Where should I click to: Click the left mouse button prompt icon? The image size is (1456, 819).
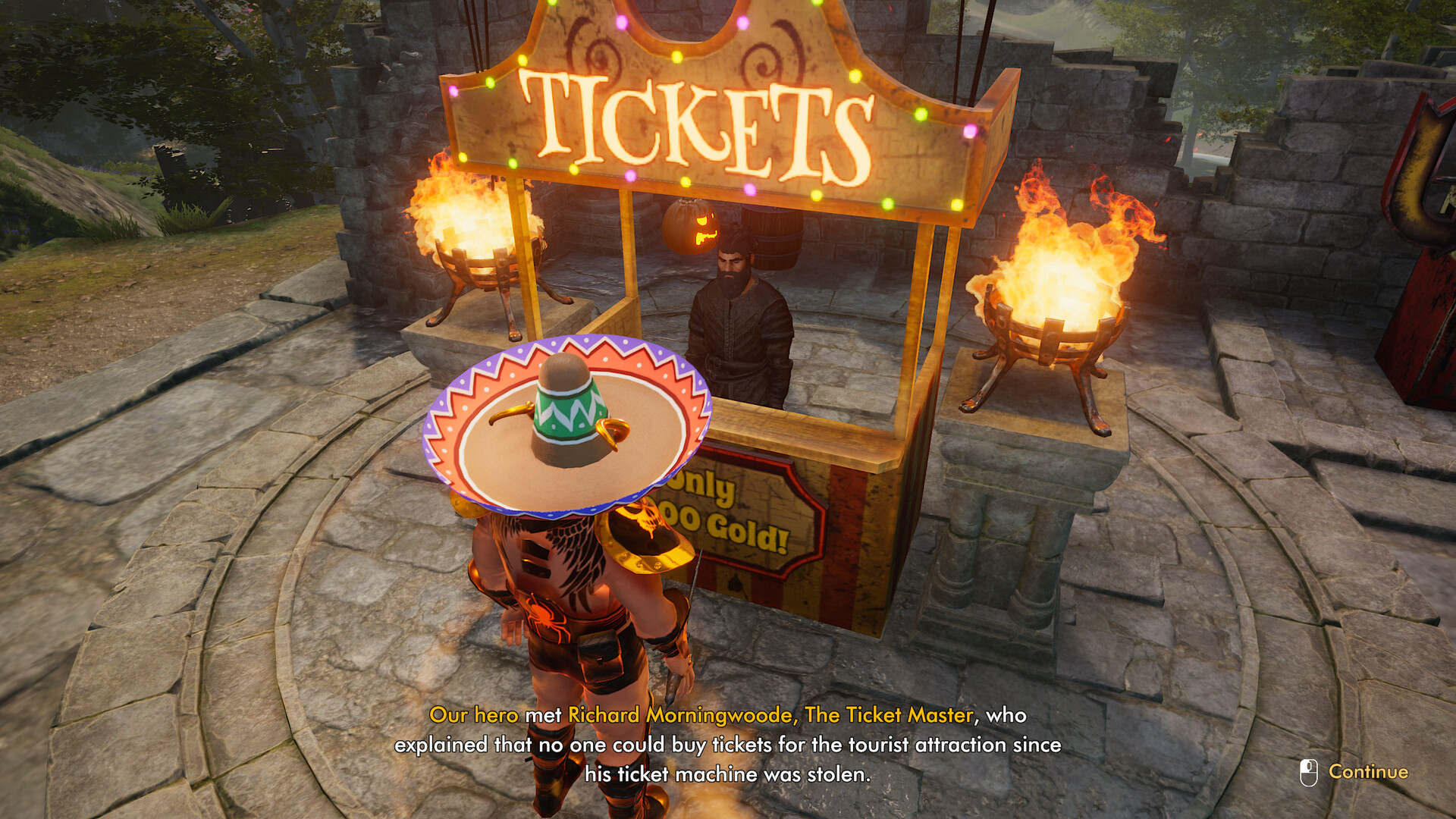tap(1307, 770)
